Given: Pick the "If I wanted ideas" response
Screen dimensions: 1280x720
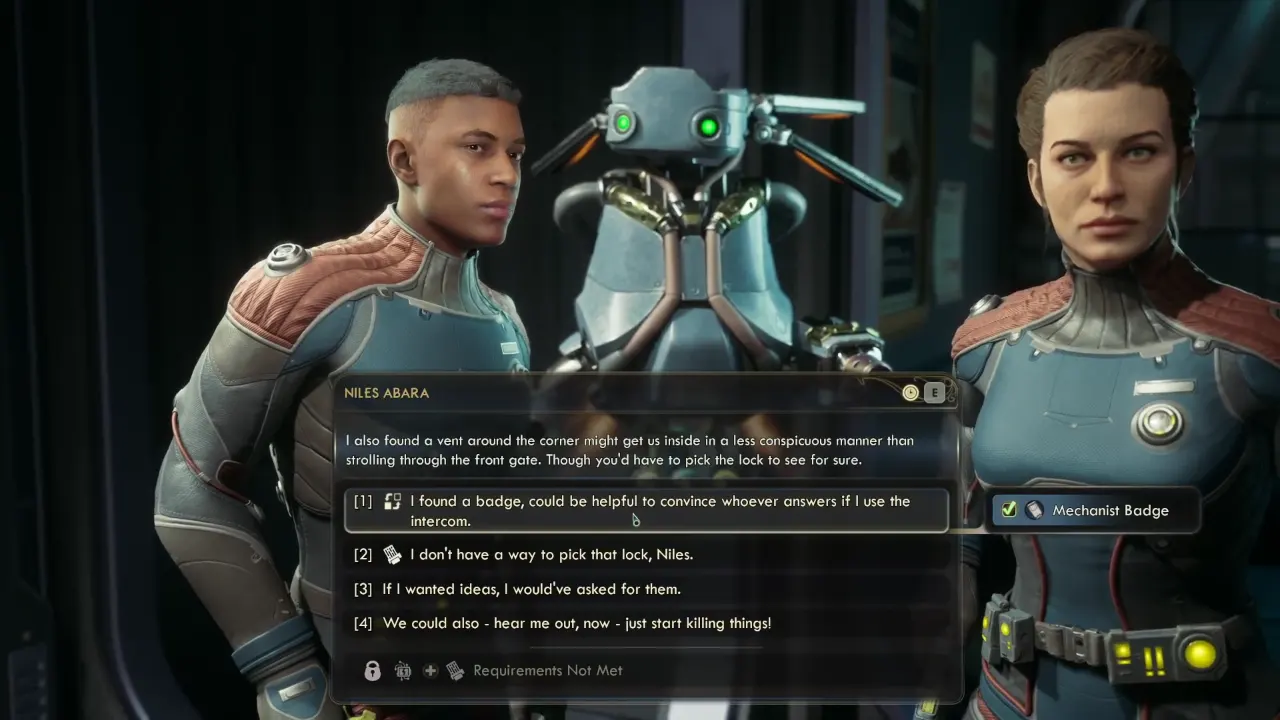Looking at the screenshot, I should [x=531, y=589].
